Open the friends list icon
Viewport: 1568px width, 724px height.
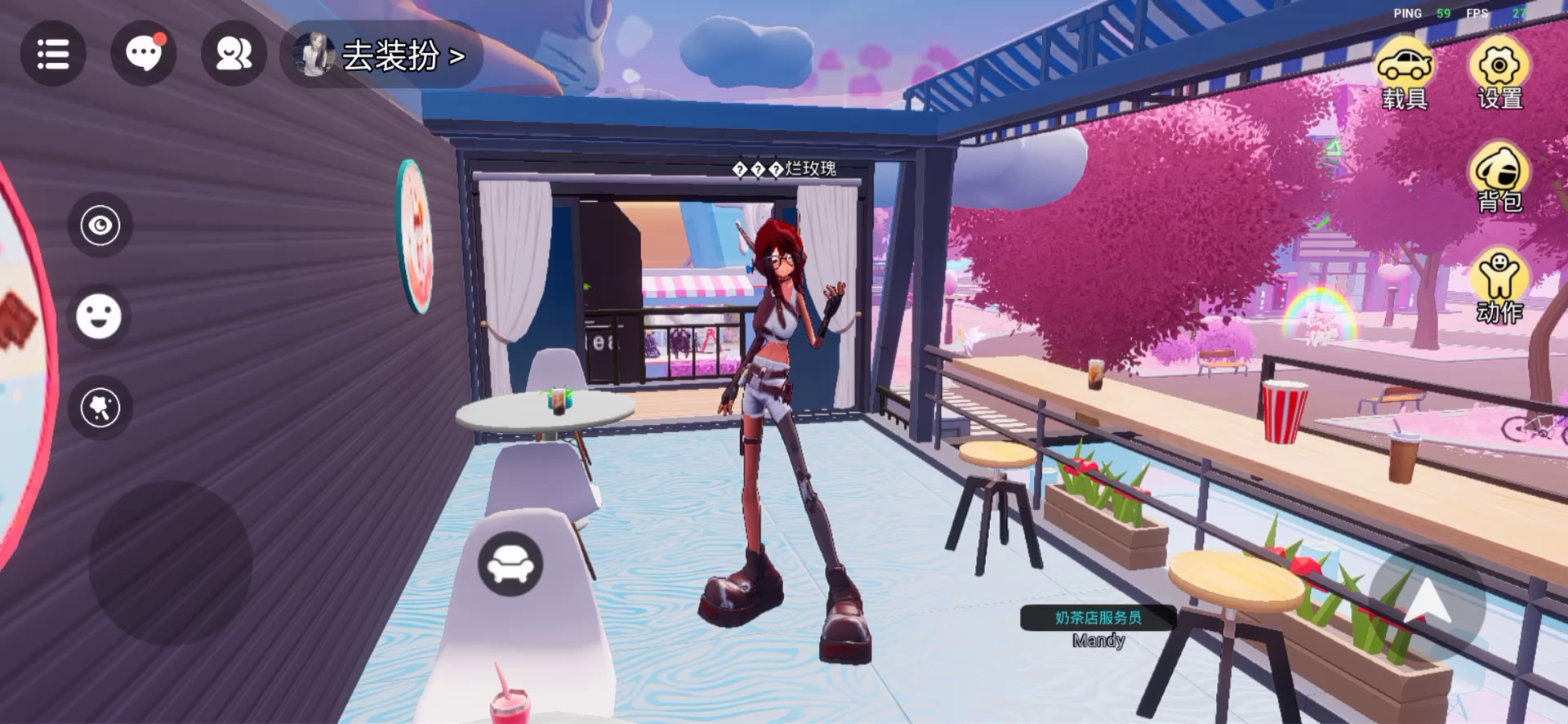tap(234, 54)
